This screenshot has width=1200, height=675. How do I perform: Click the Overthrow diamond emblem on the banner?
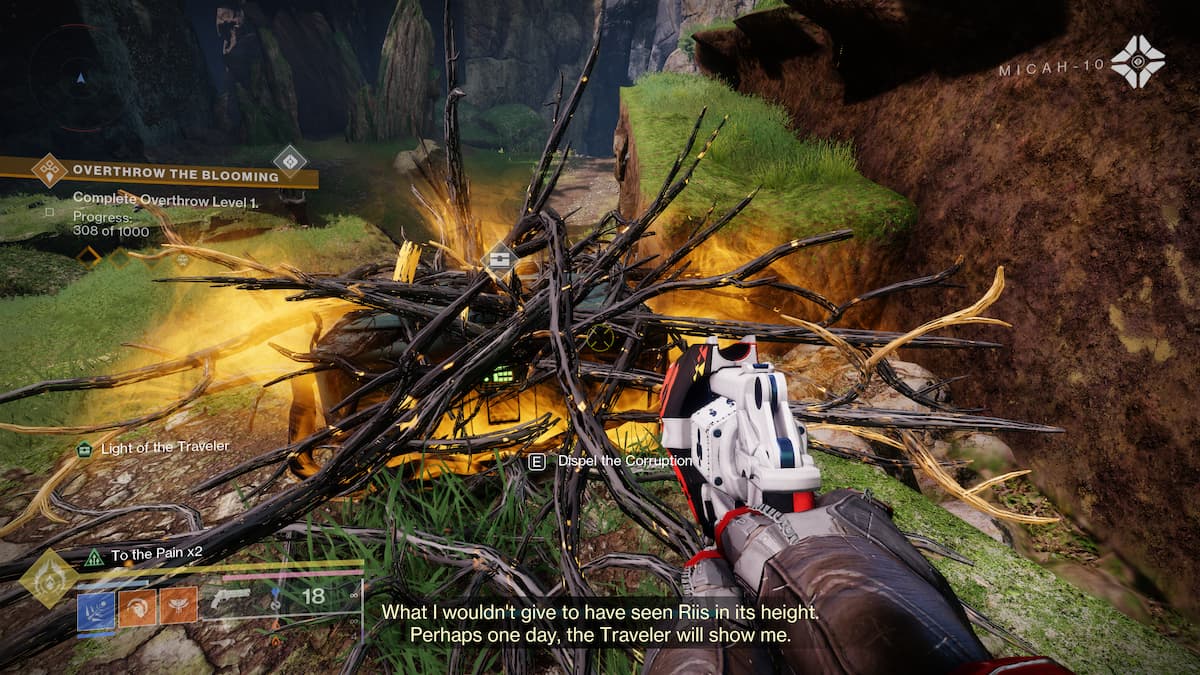[49, 170]
